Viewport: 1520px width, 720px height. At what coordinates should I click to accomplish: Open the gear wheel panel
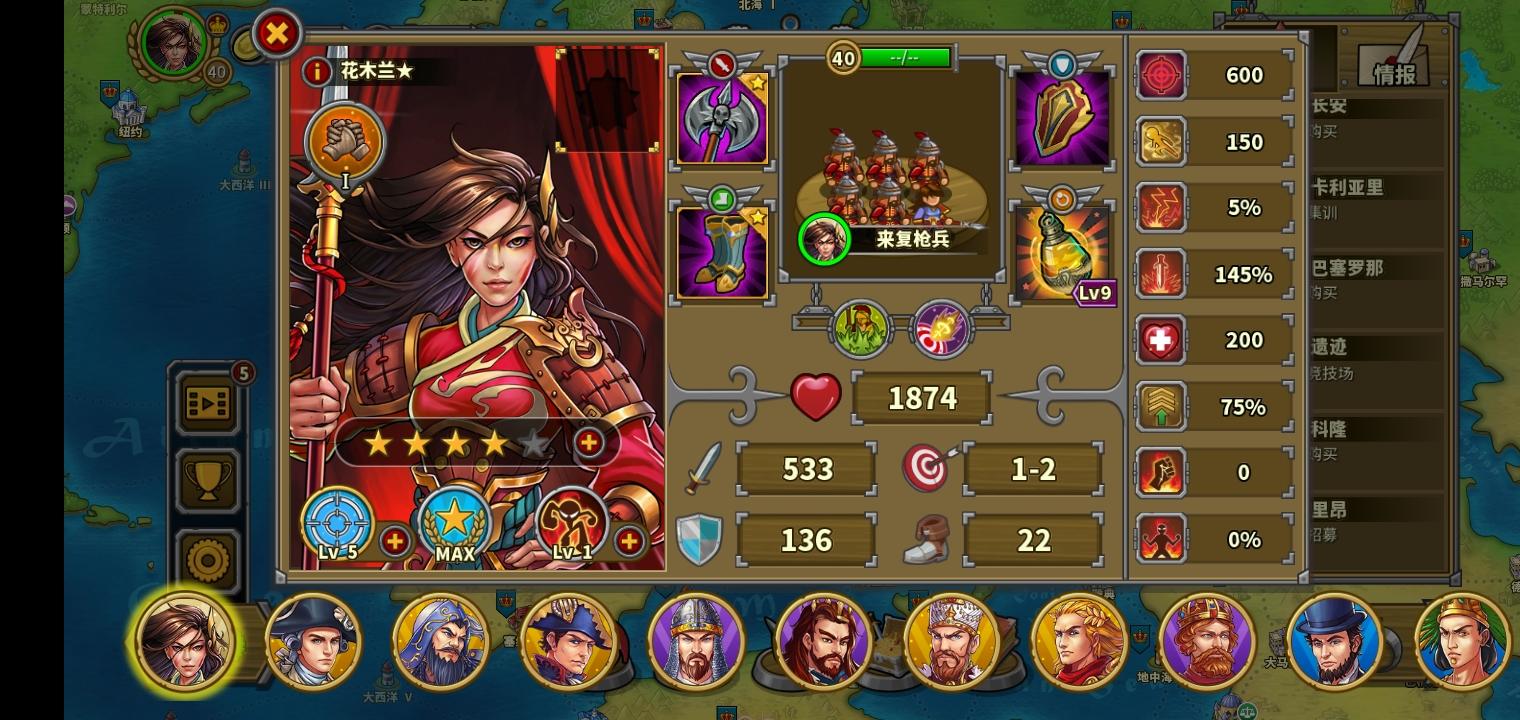pyautogui.click(x=207, y=557)
